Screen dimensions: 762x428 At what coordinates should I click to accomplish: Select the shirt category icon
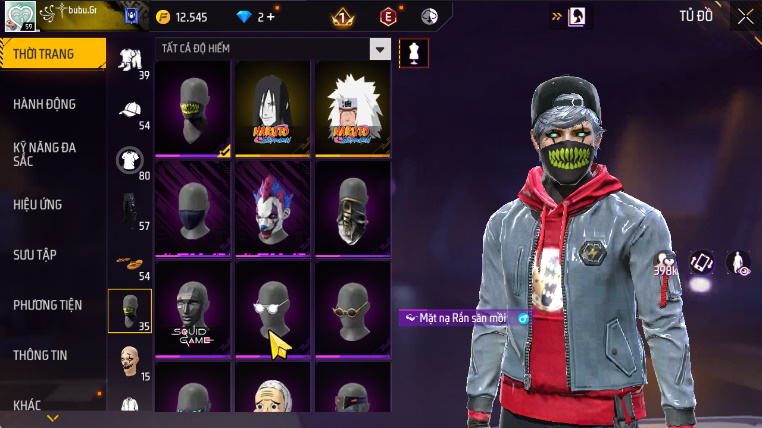[x=130, y=160]
